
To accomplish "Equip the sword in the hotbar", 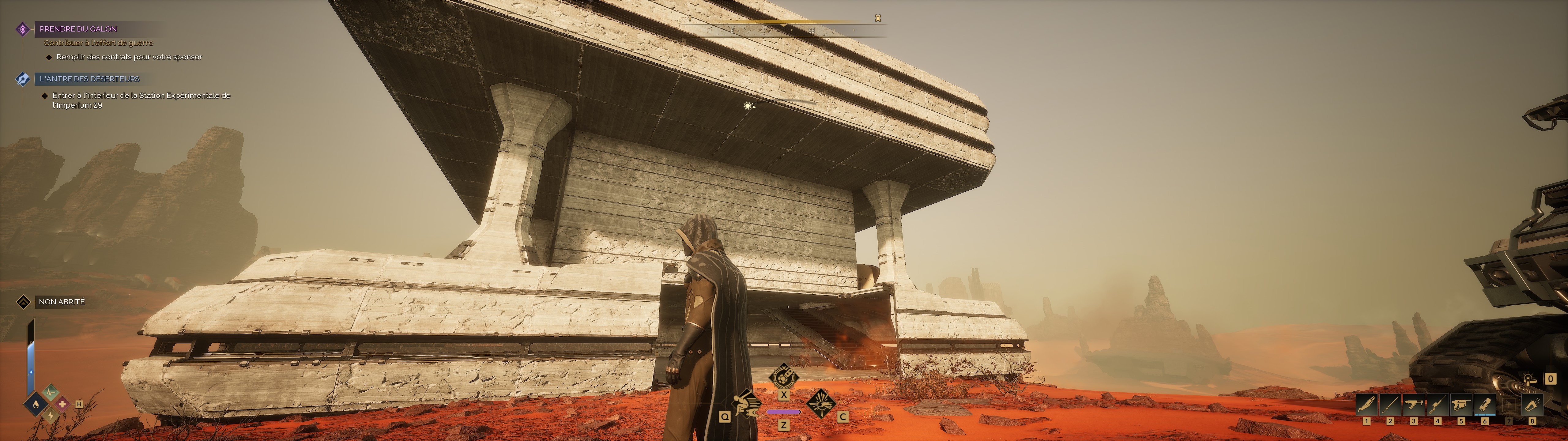I will click(x=1390, y=405).
